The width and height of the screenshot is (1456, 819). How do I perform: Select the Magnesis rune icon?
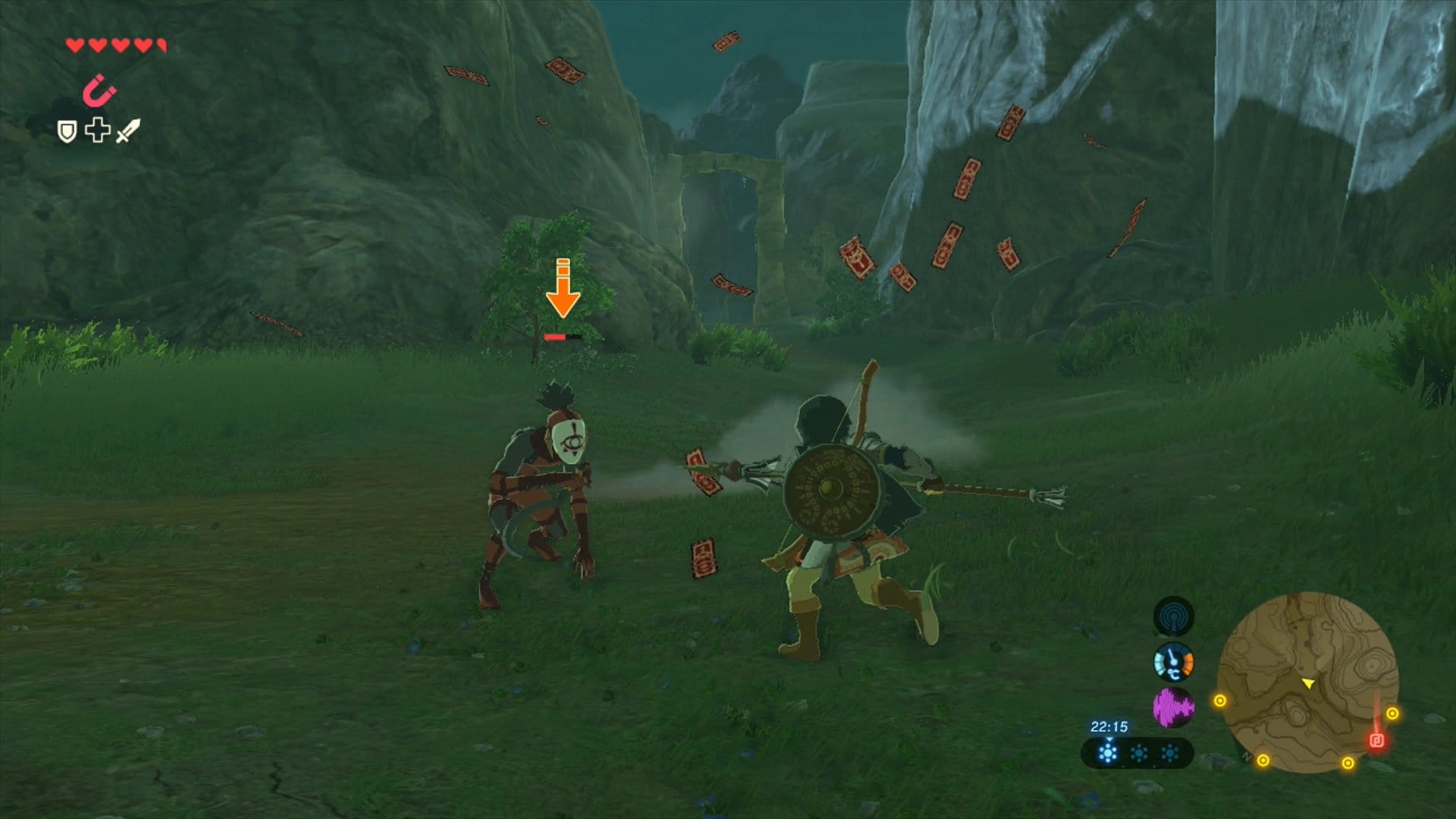coord(99,93)
